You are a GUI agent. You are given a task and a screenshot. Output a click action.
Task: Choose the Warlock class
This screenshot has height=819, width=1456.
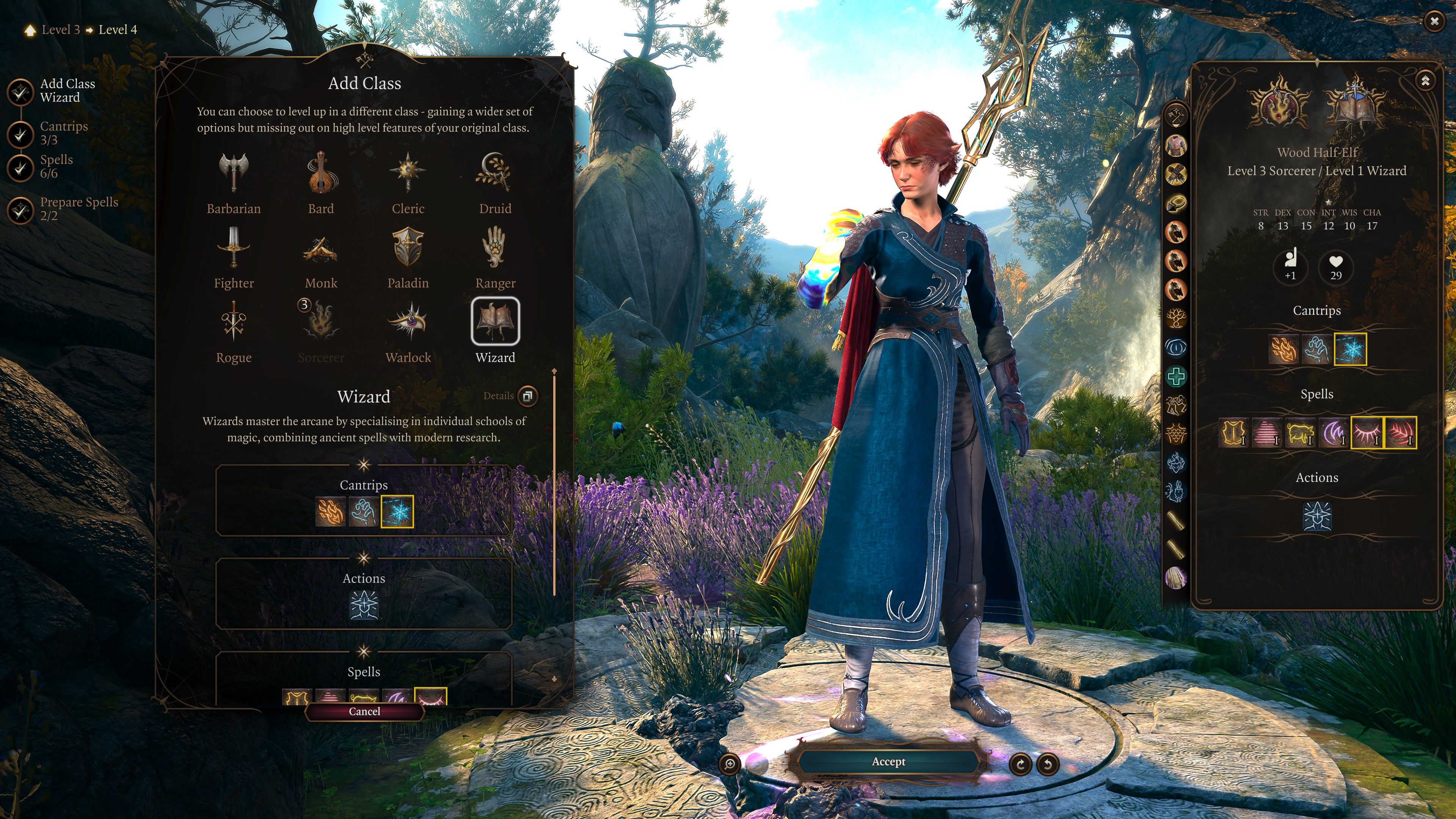point(408,322)
